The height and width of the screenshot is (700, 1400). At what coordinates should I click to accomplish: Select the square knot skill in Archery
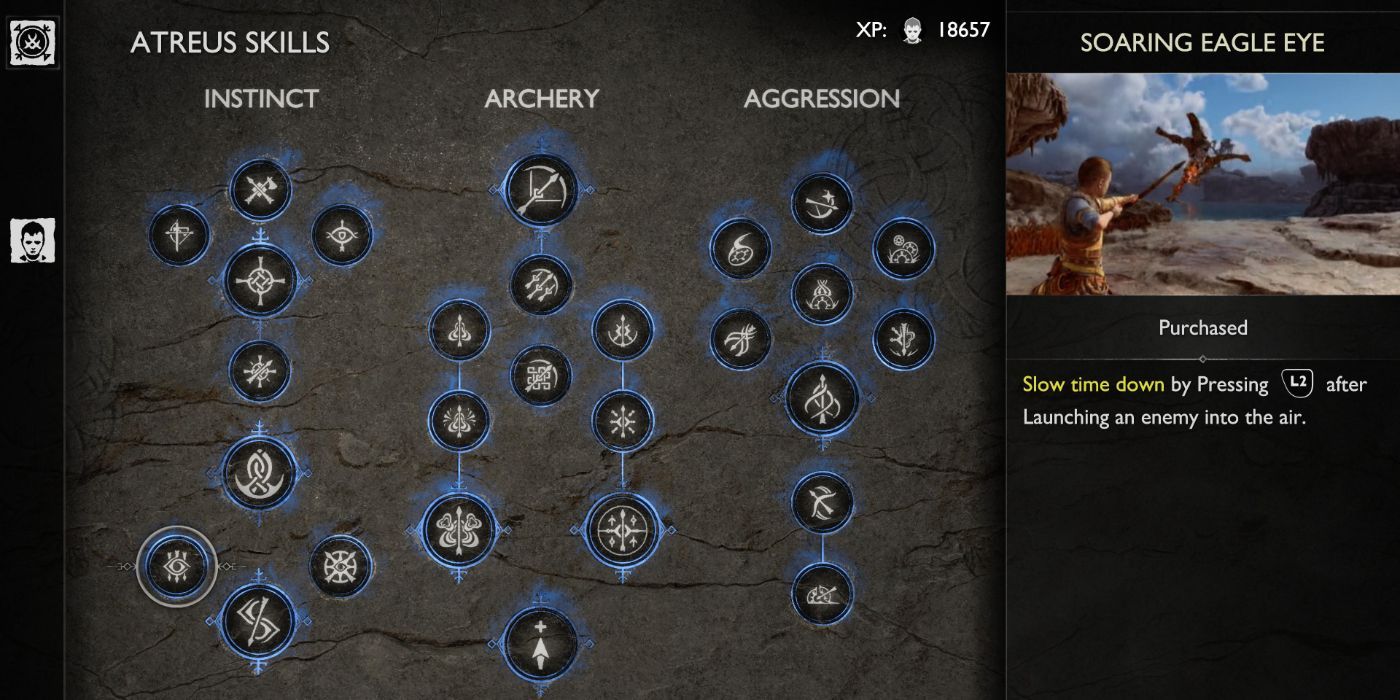coord(541,376)
